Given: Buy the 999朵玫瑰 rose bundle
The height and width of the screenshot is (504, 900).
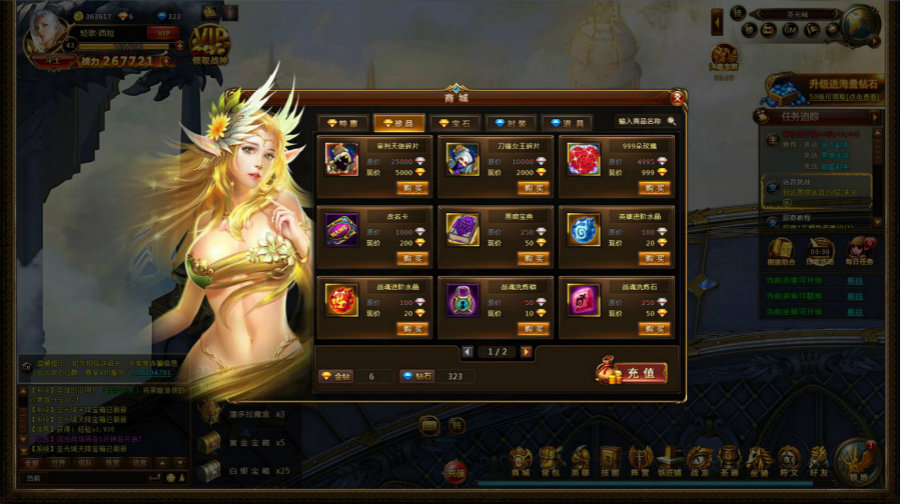Looking at the screenshot, I should pyautogui.click(x=655, y=187).
